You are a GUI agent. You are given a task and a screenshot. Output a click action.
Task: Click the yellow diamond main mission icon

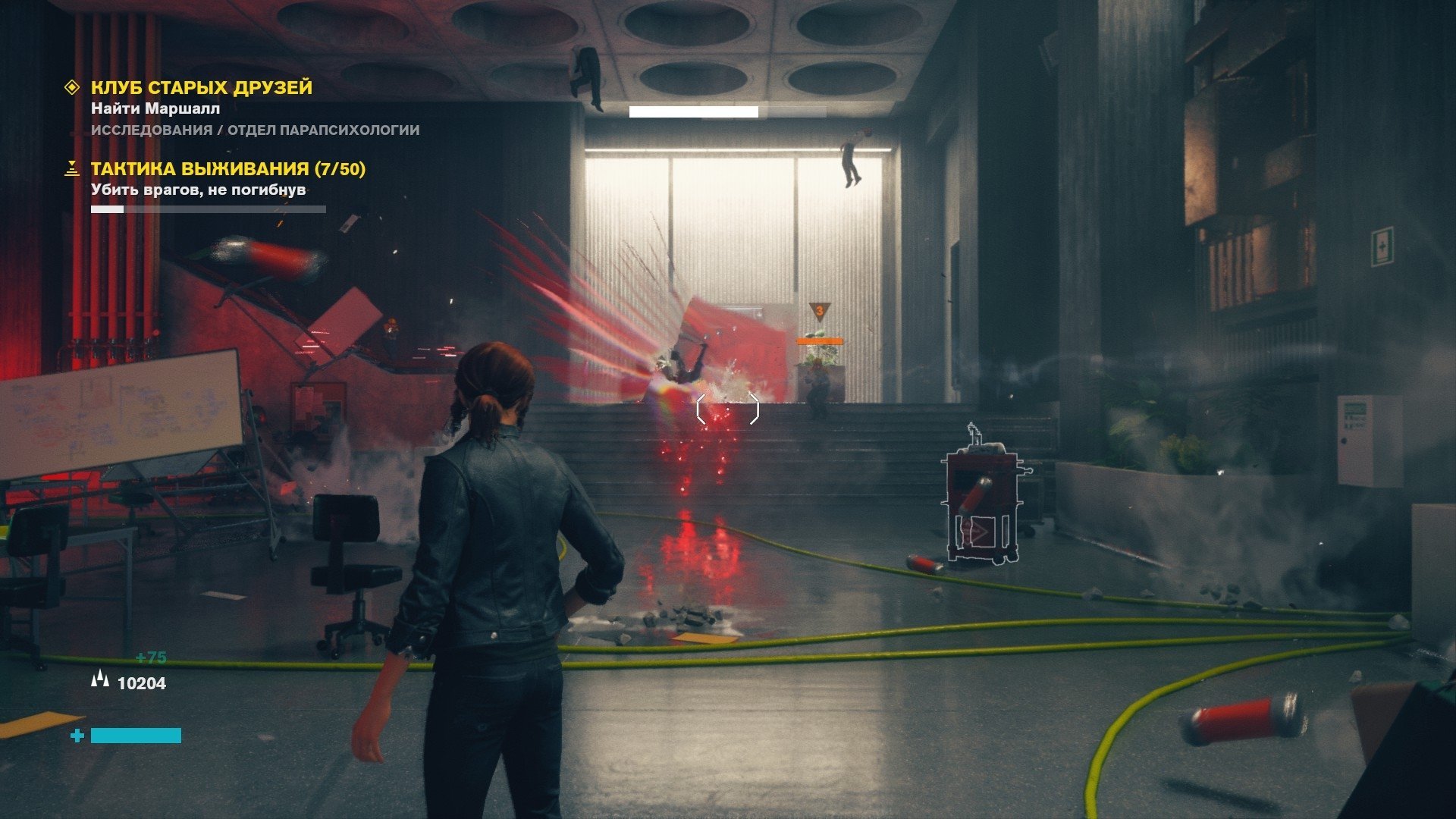pos(72,88)
